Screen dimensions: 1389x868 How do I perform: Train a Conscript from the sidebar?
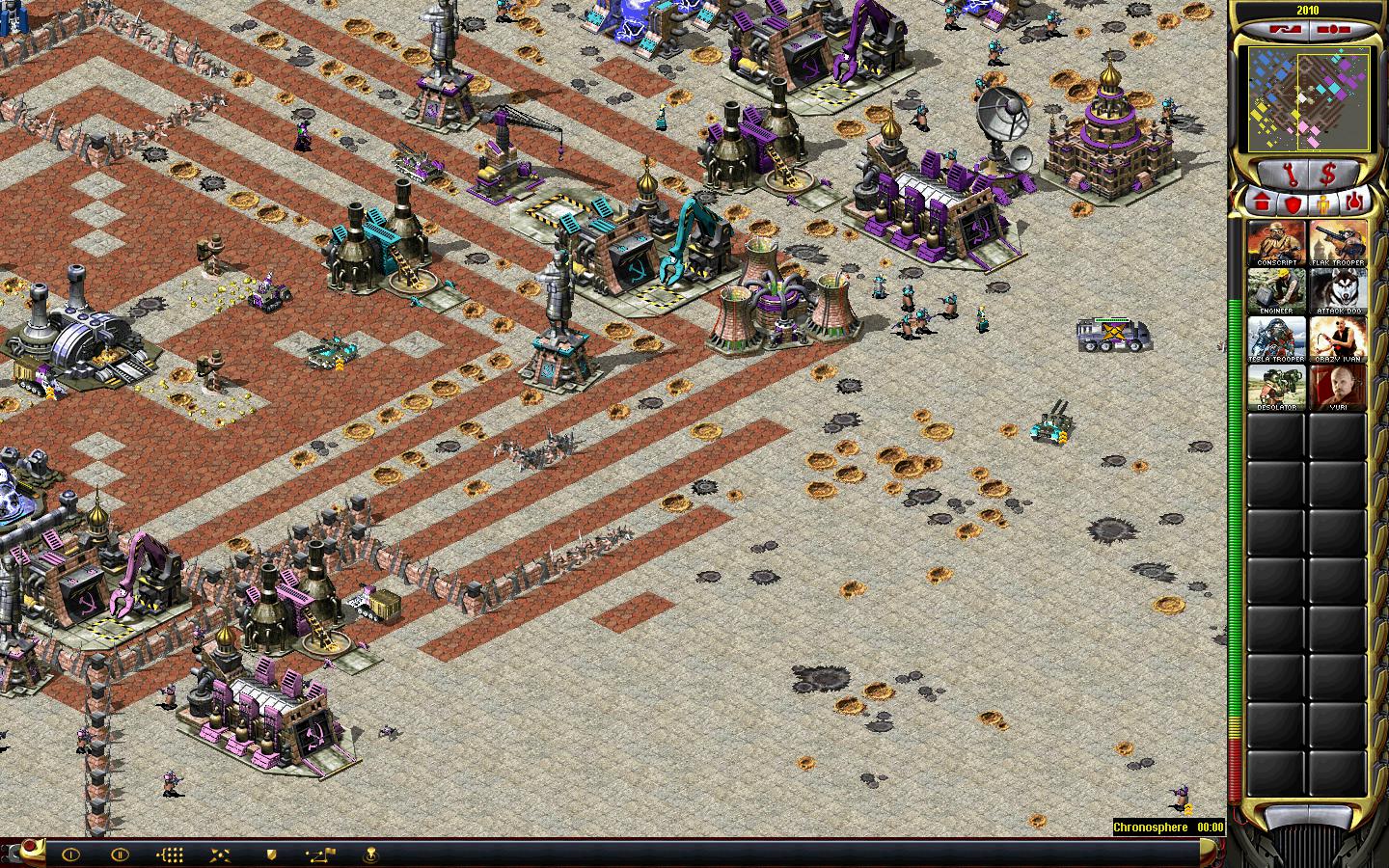coord(1276,243)
